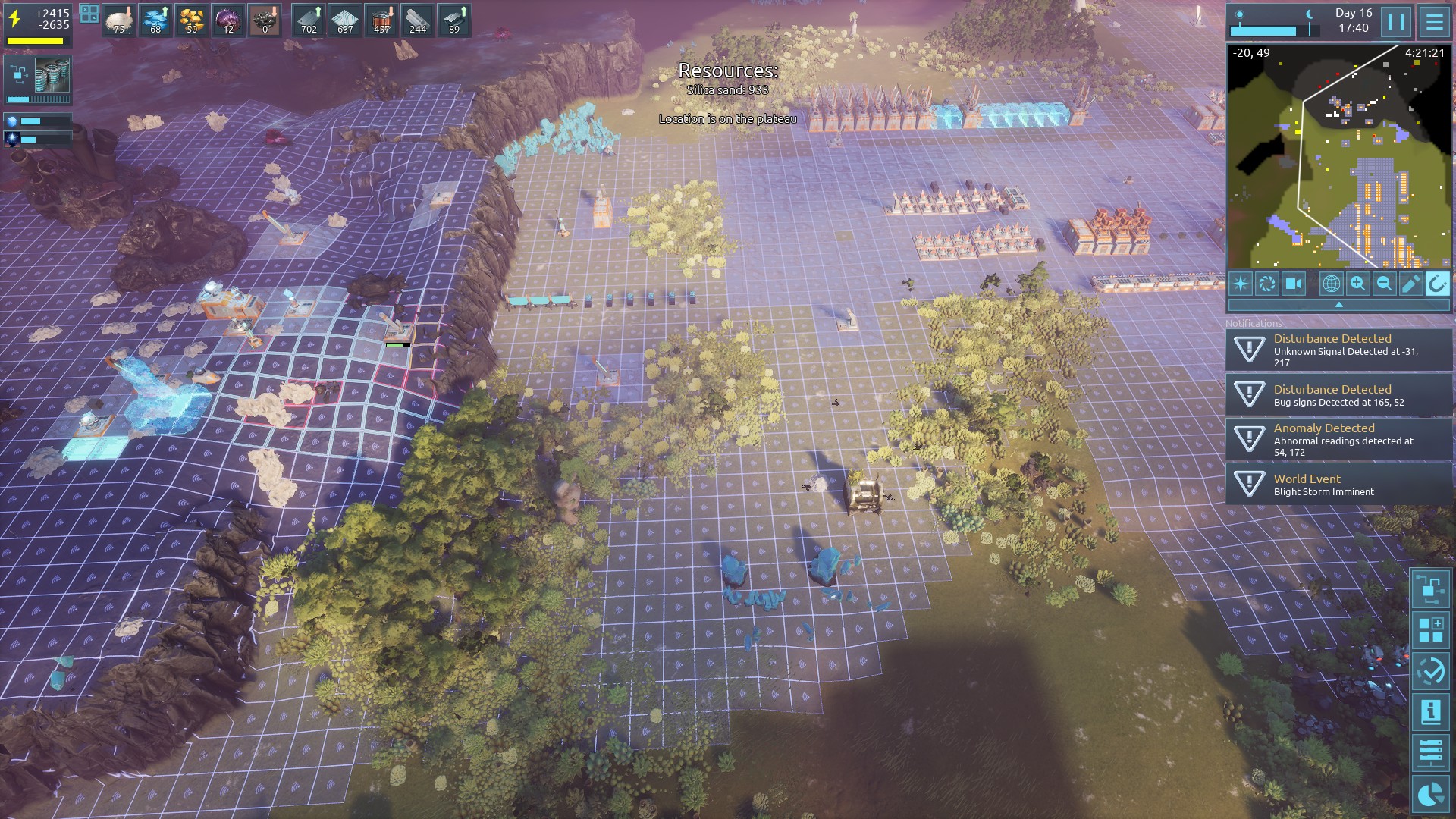Open the hamburger main menu

(x=1434, y=21)
